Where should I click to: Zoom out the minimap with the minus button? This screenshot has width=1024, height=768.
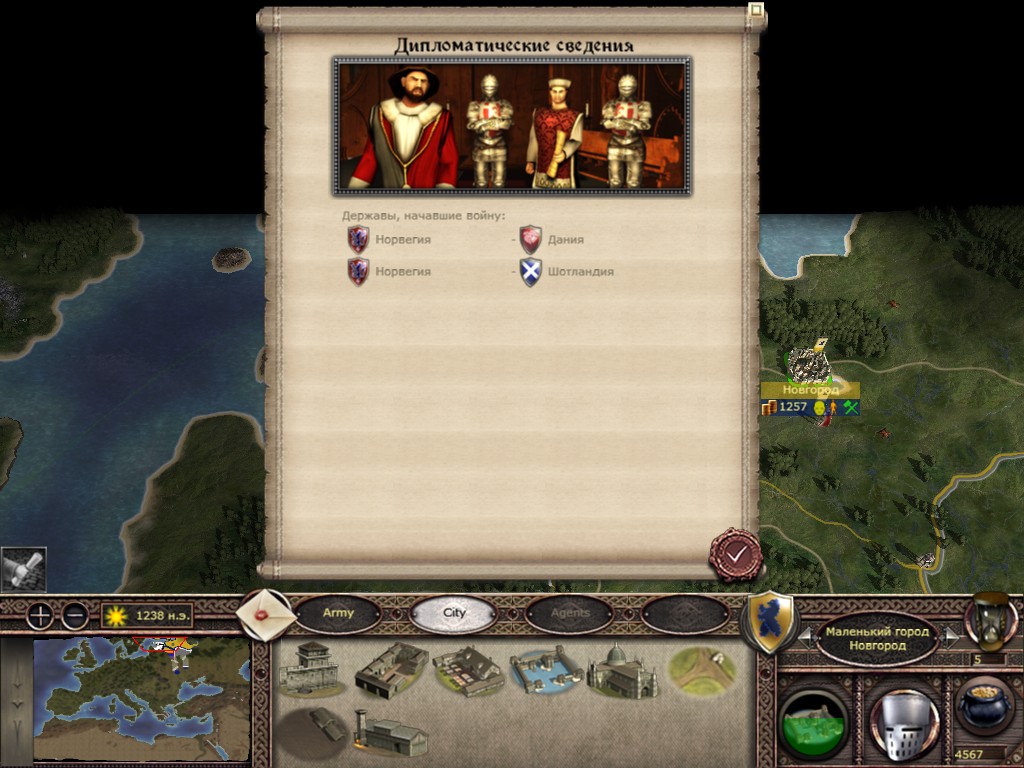(x=74, y=616)
